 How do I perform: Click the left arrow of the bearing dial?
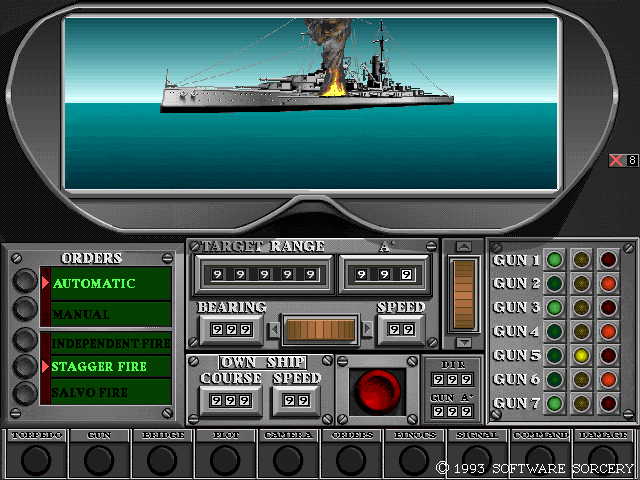(274, 329)
